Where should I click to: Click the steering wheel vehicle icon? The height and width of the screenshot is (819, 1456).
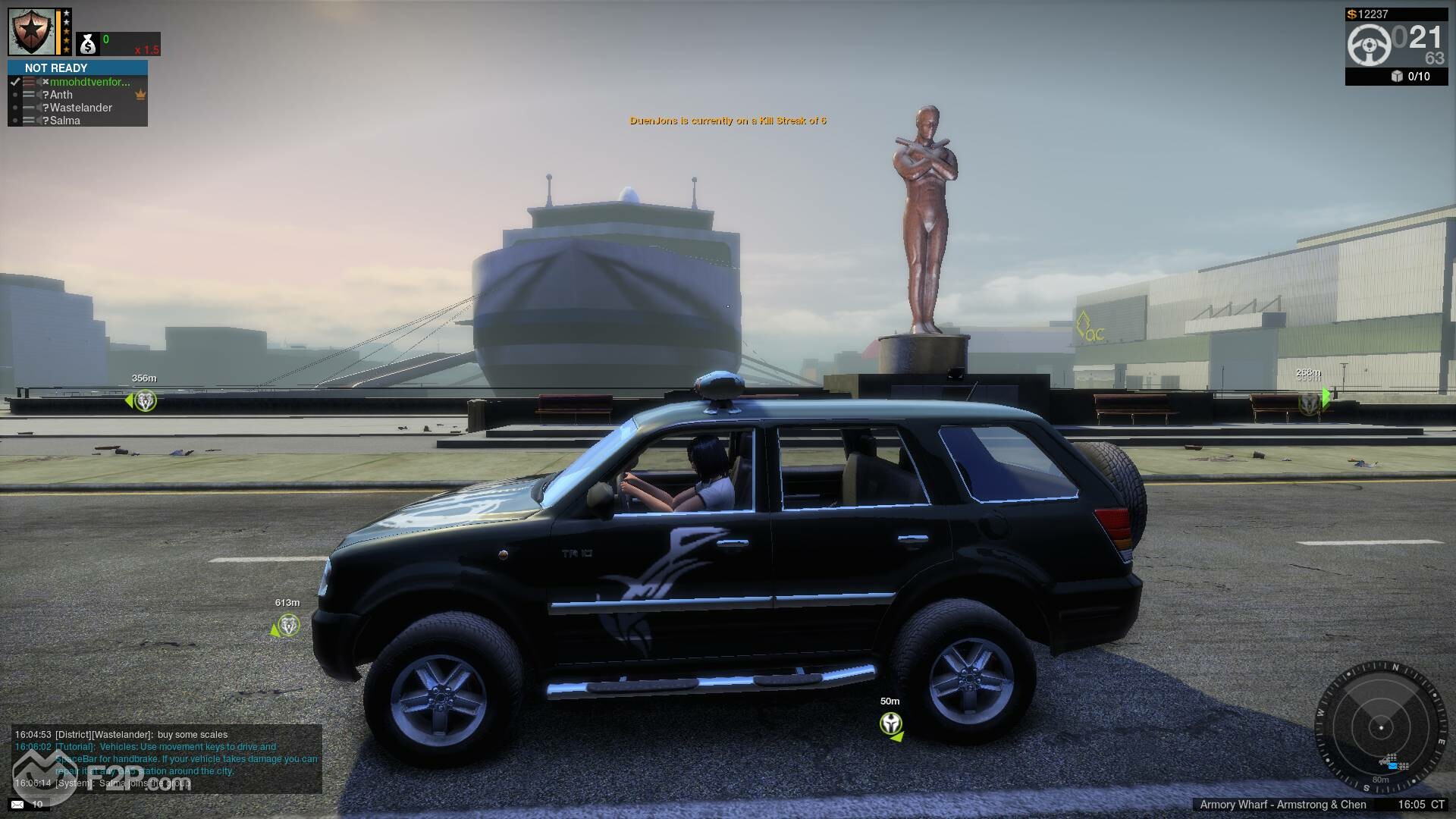pyautogui.click(x=1369, y=45)
